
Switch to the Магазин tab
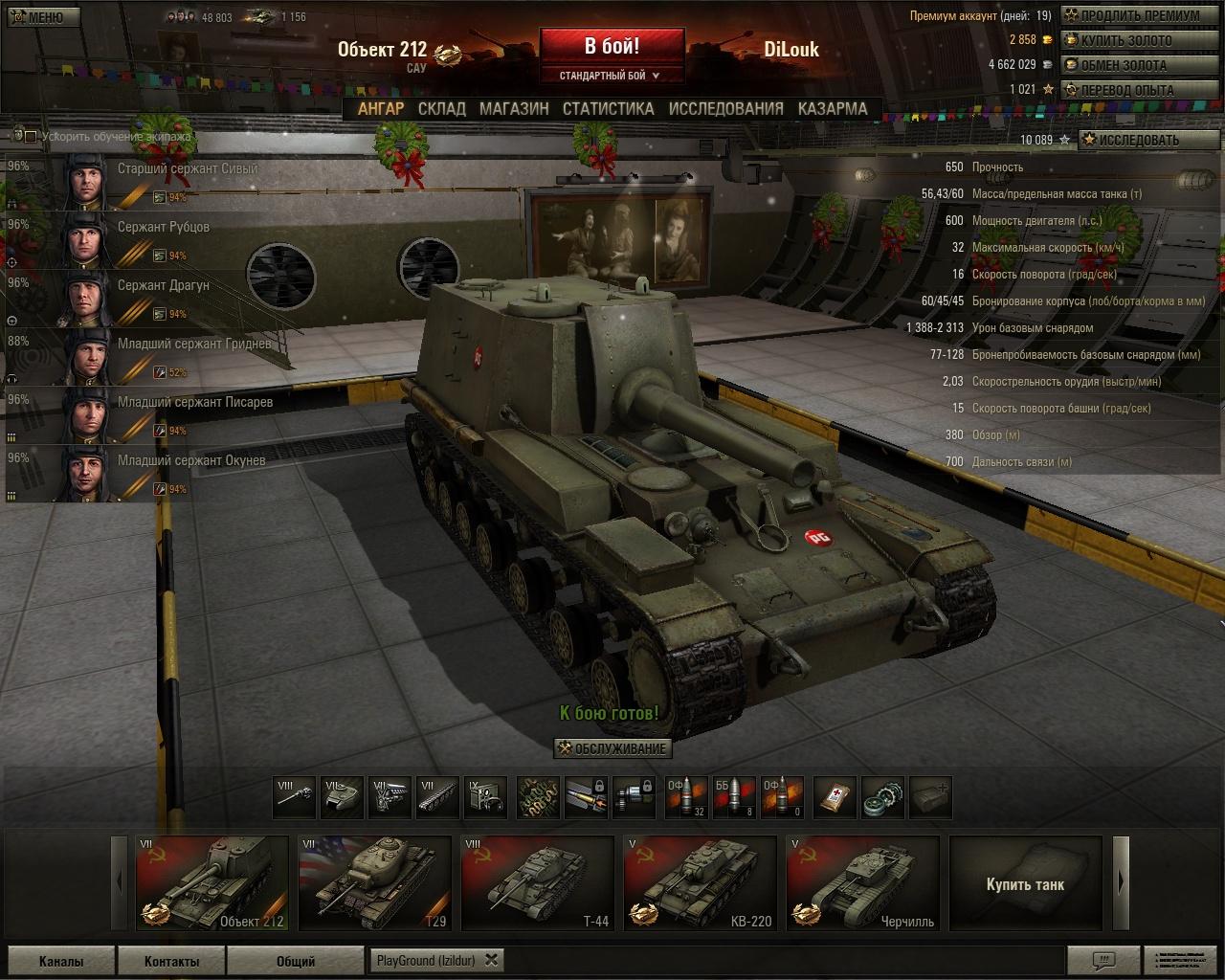pyautogui.click(x=514, y=109)
